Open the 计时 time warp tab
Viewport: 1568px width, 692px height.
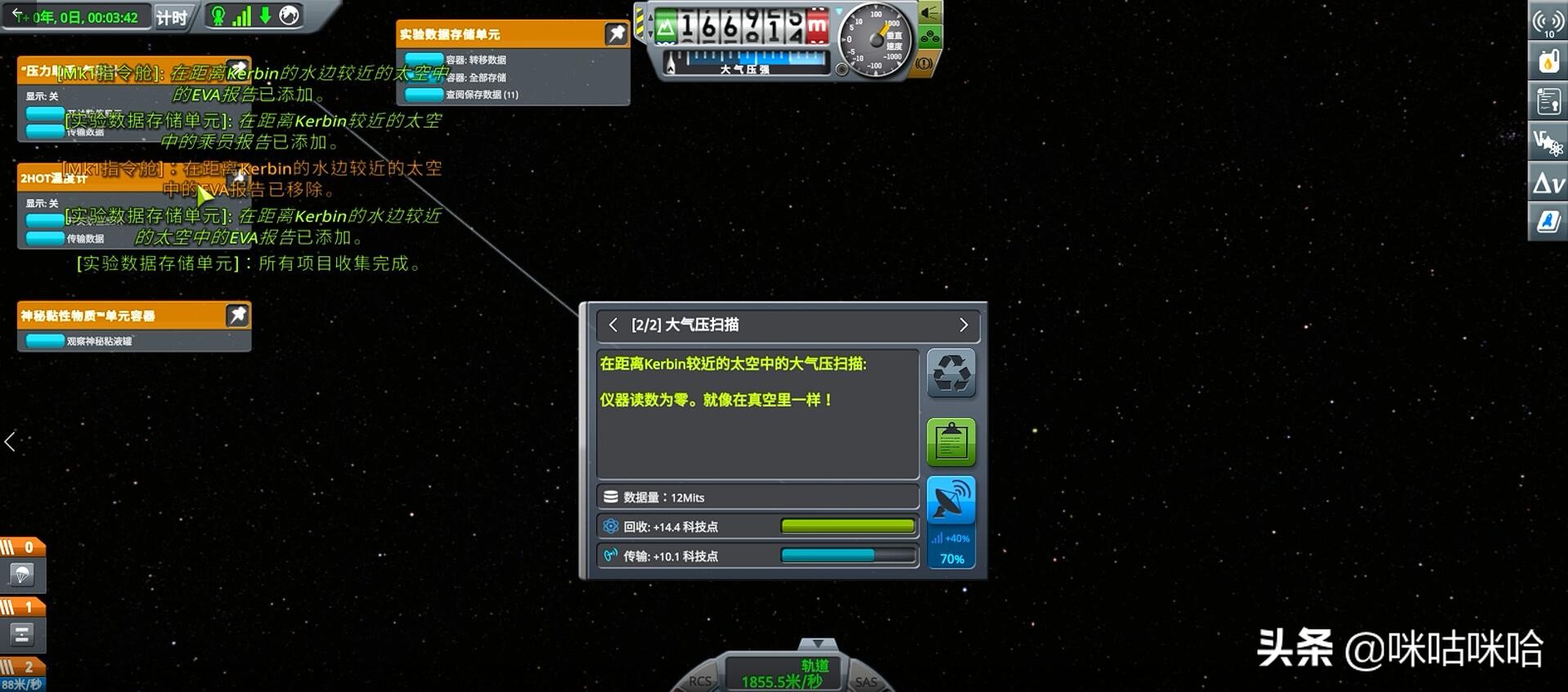click(173, 17)
